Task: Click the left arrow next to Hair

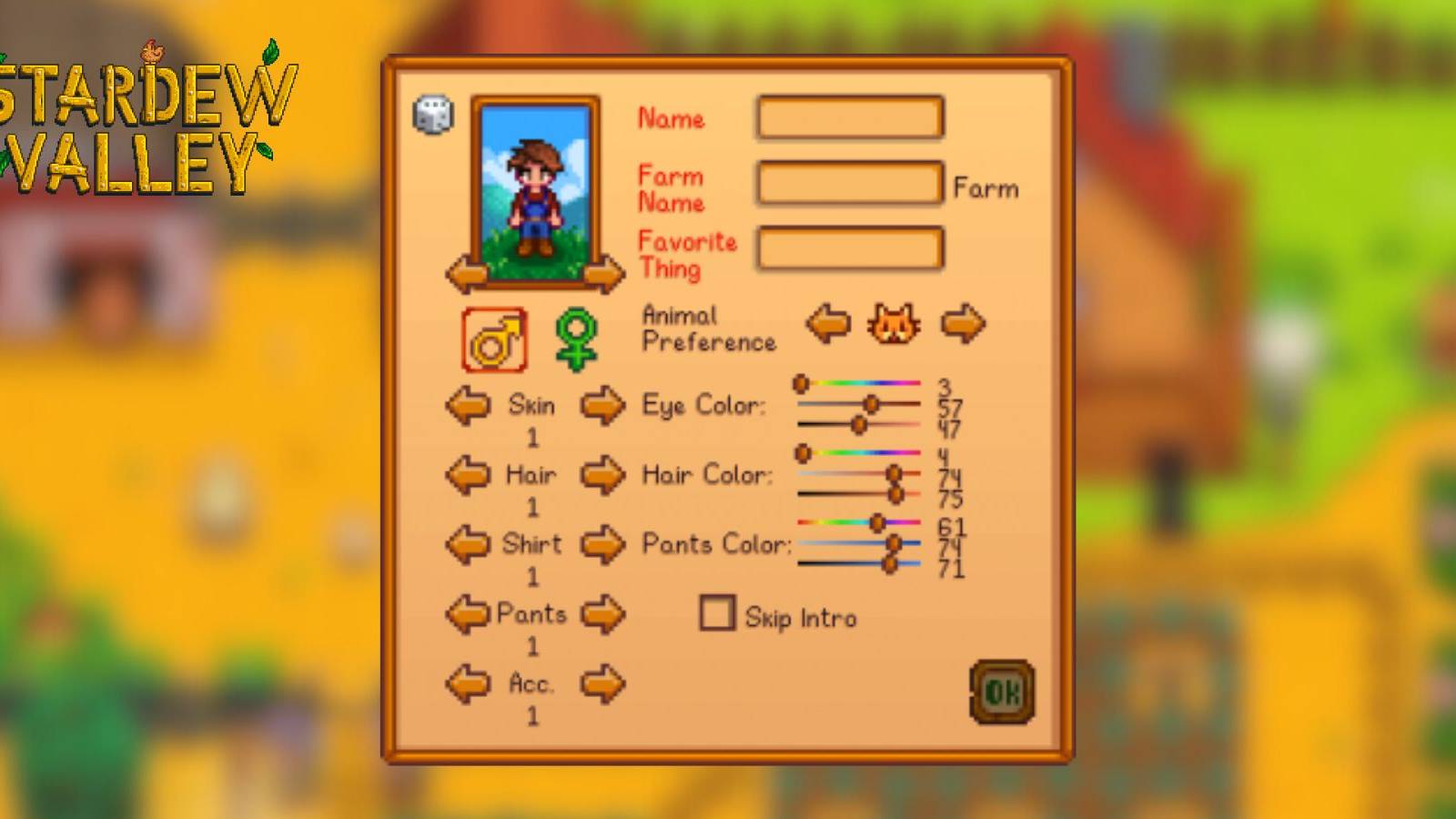Action: coord(467,475)
